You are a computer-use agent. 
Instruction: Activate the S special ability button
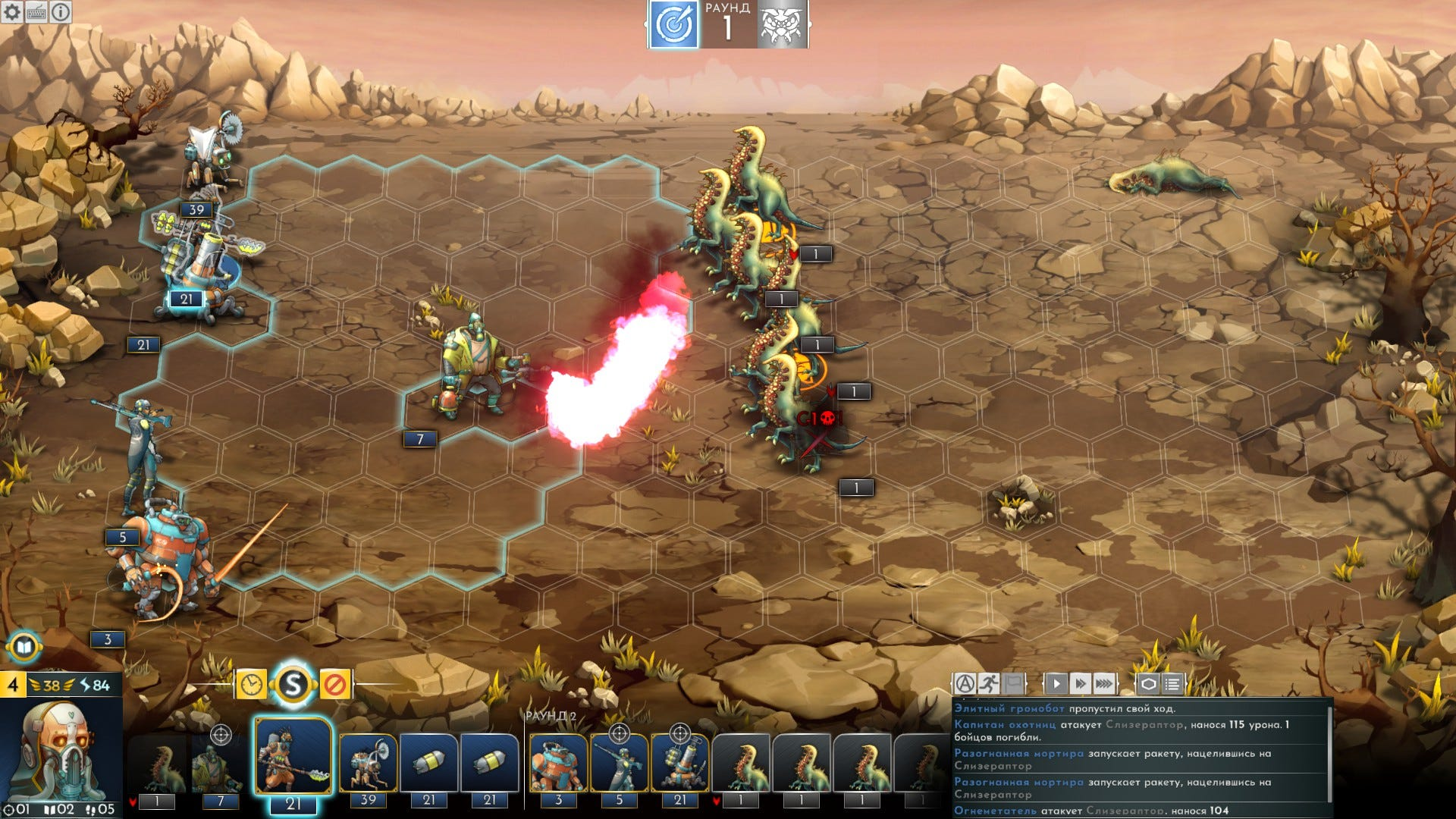[x=293, y=685]
